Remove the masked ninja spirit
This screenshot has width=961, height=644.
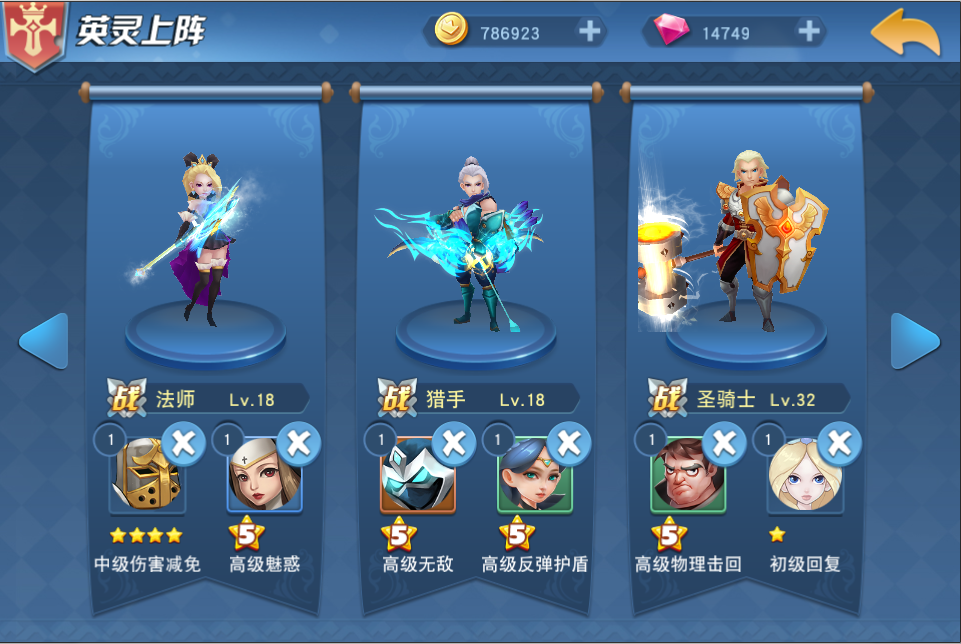tap(453, 441)
